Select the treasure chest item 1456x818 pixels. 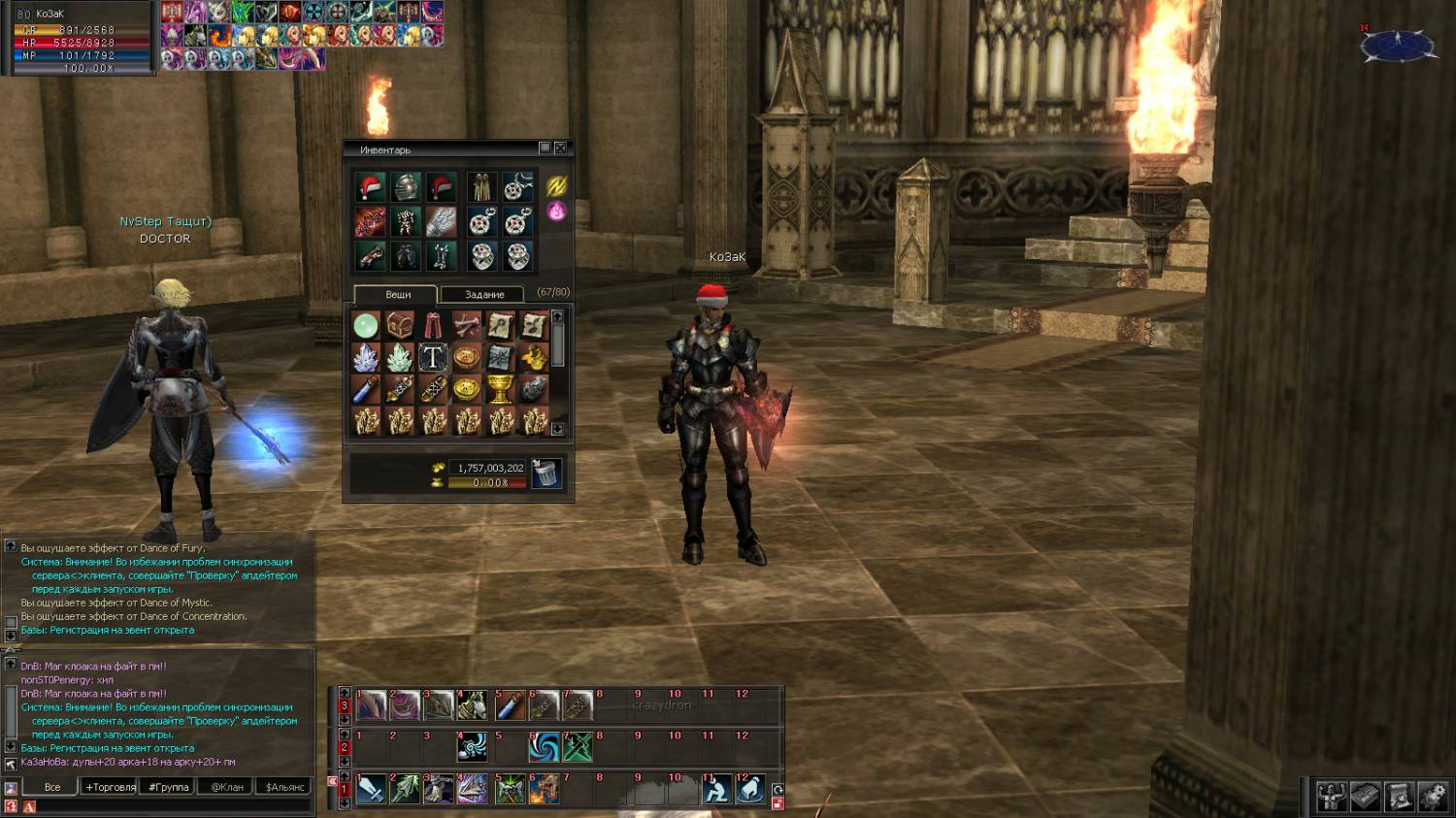coord(399,325)
